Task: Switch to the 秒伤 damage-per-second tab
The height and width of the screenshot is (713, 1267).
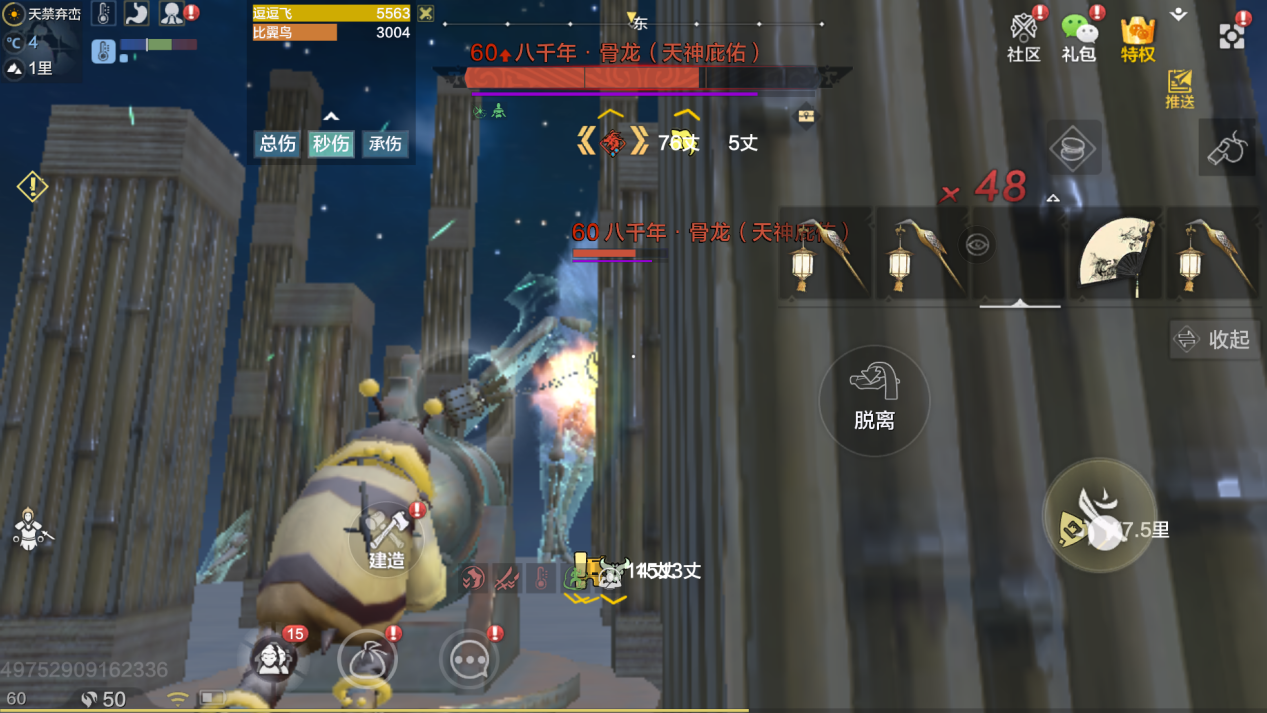Action: point(331,144)
